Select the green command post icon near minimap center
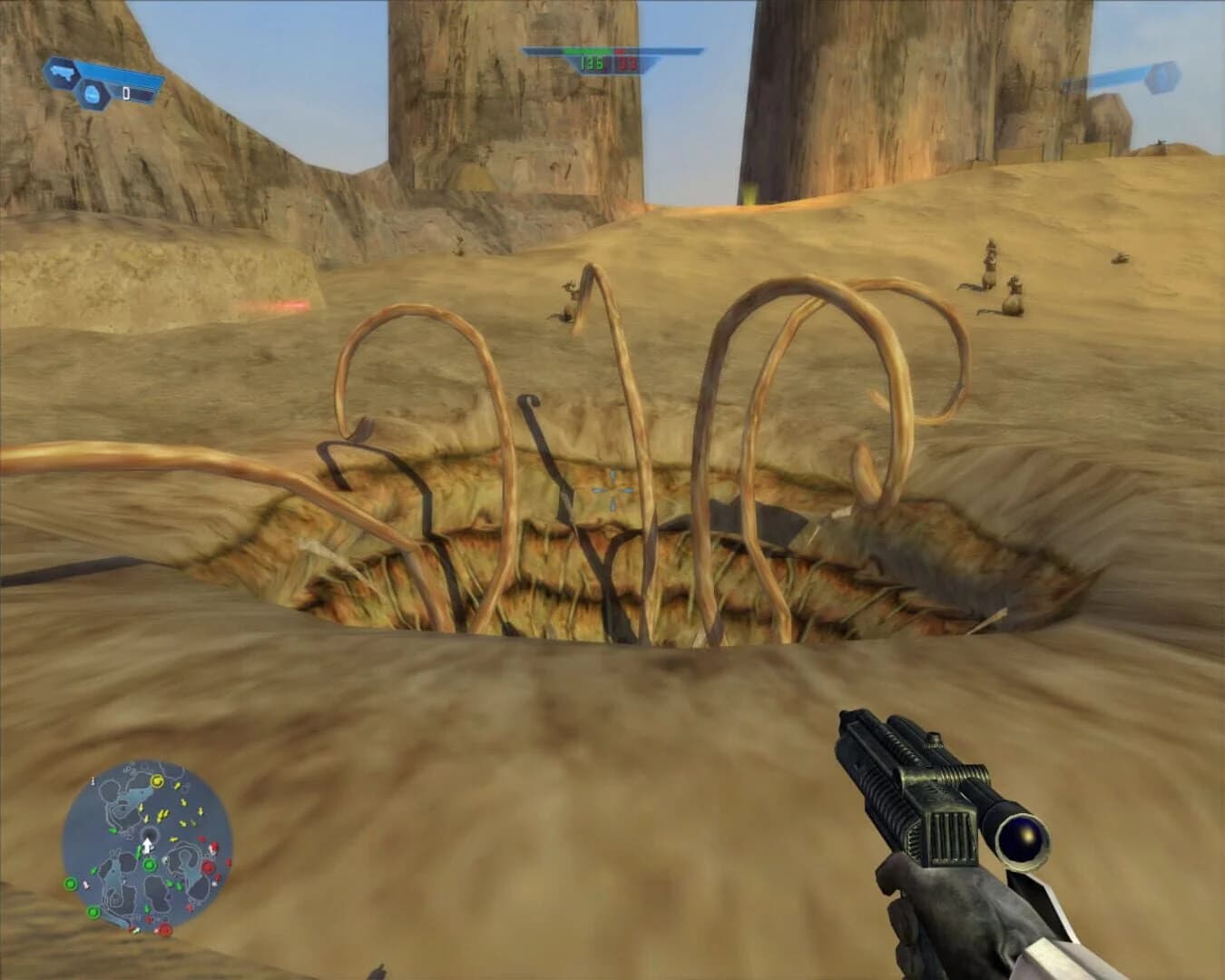 click(150, 865)
